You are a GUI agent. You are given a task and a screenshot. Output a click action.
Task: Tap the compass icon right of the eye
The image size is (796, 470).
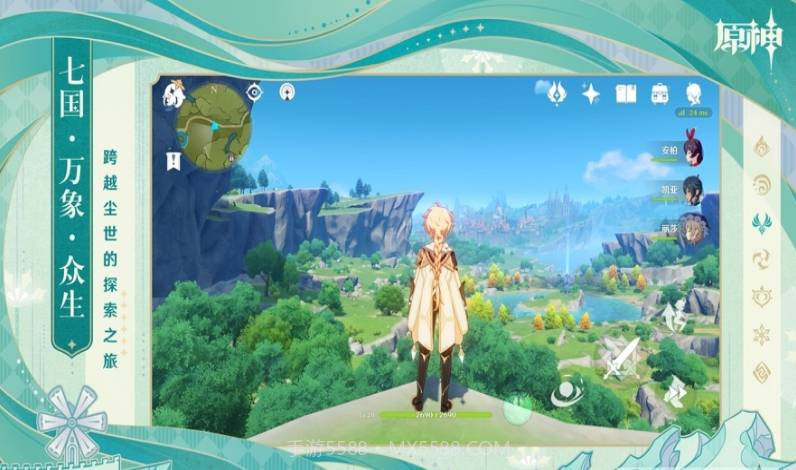(287, 92)
